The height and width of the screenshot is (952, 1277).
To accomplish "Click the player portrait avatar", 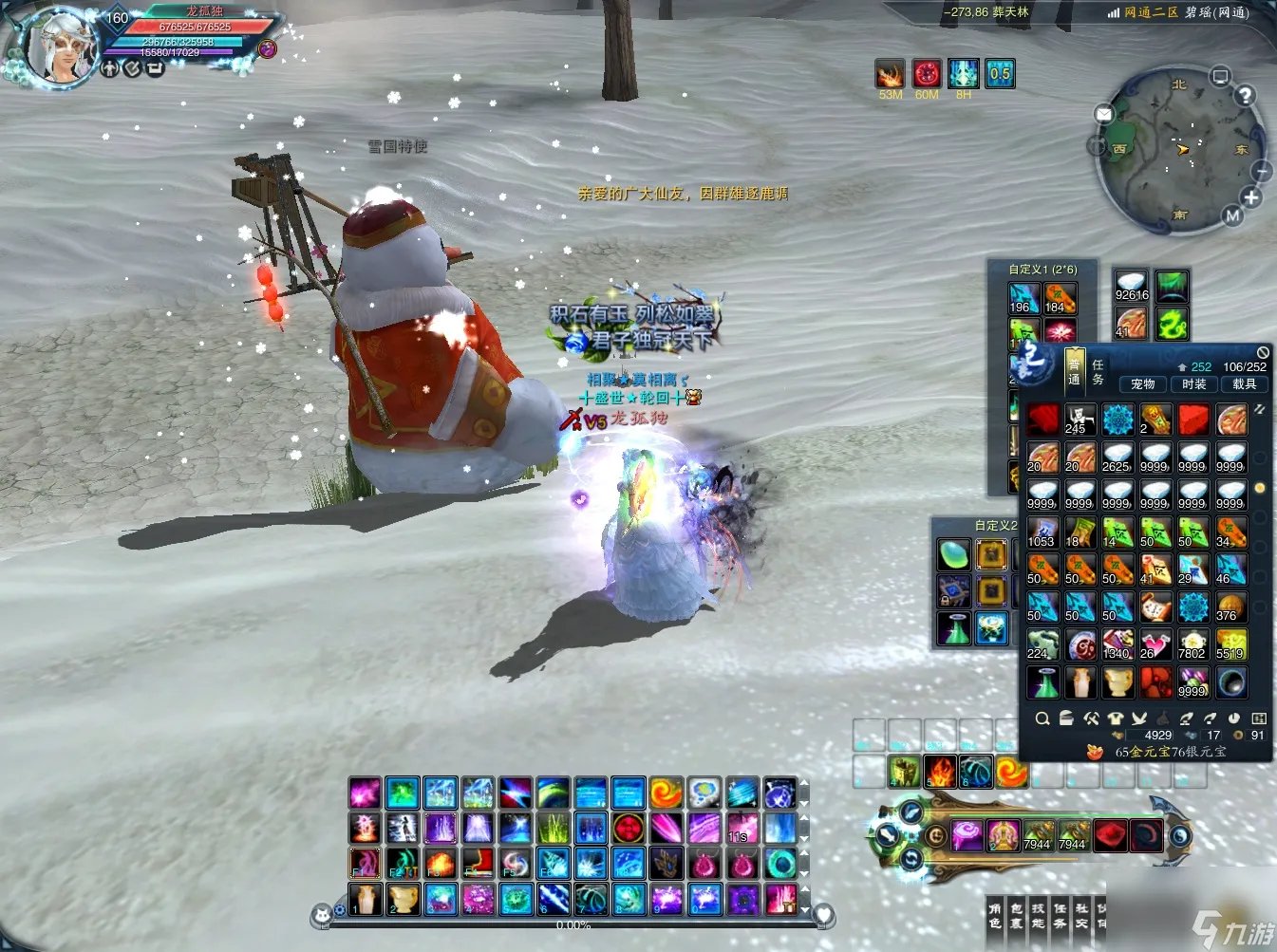I will coord(59,47).
